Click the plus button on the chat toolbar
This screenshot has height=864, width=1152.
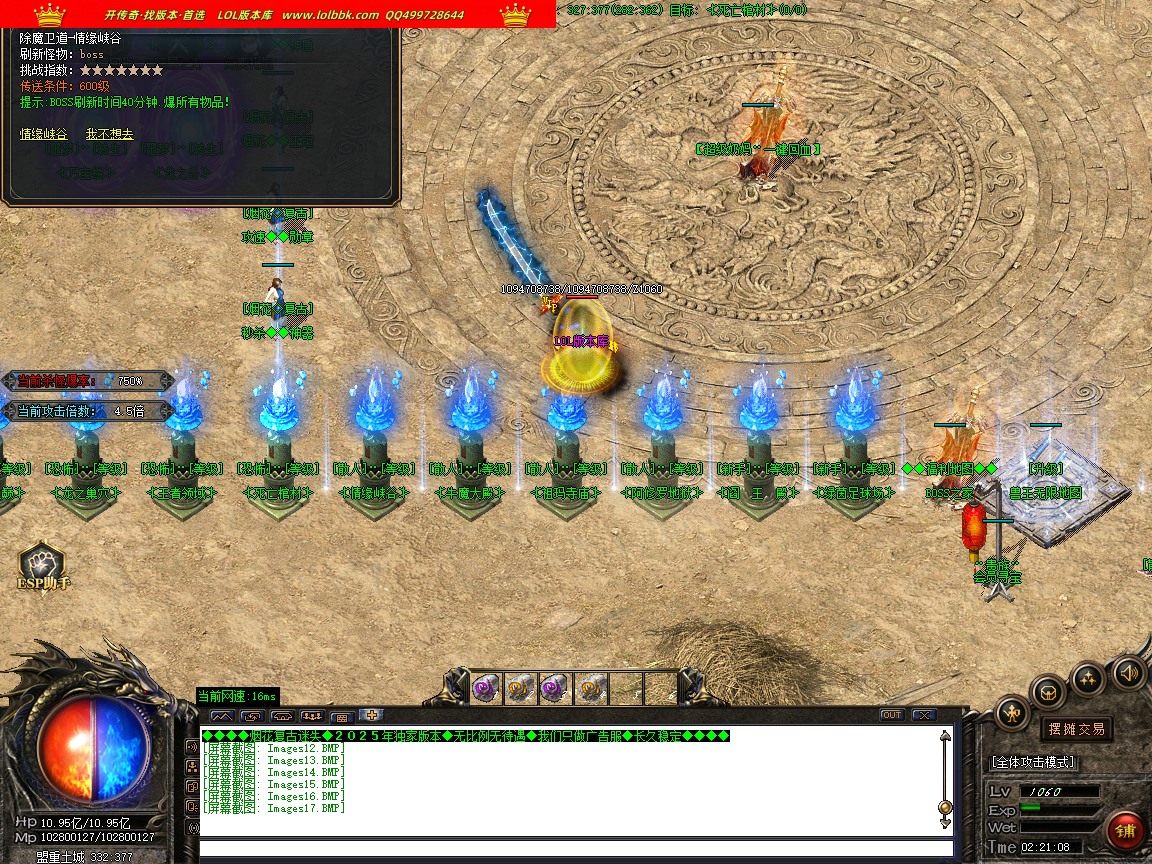click(x=372, y=715)
